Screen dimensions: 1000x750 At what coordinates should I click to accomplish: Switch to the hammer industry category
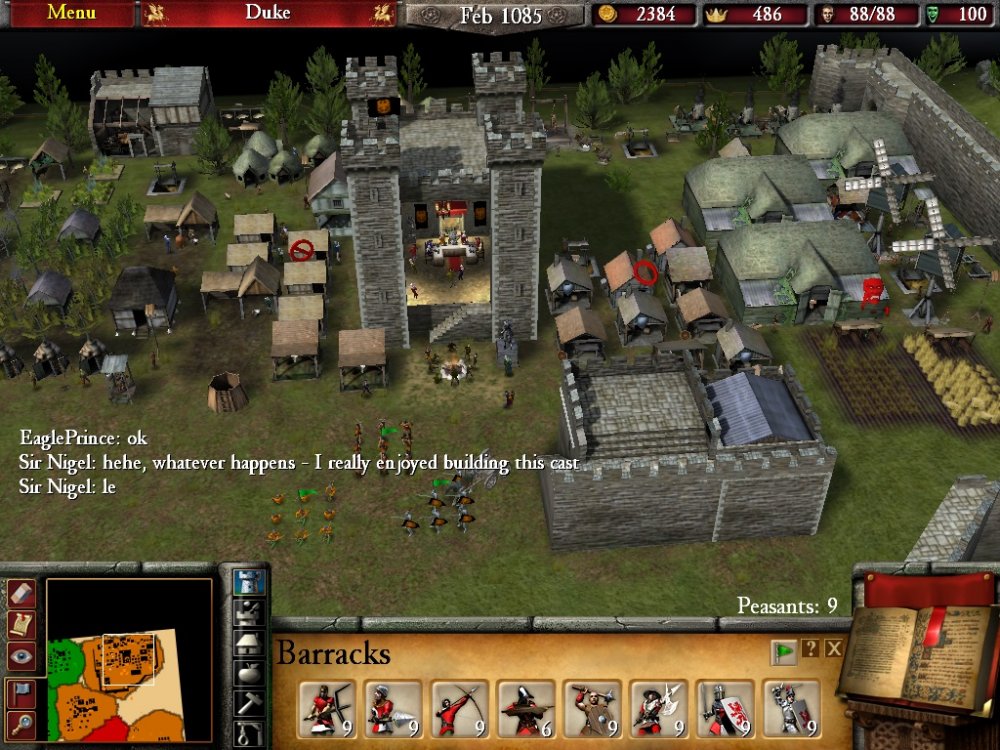[x=248, y=704]
